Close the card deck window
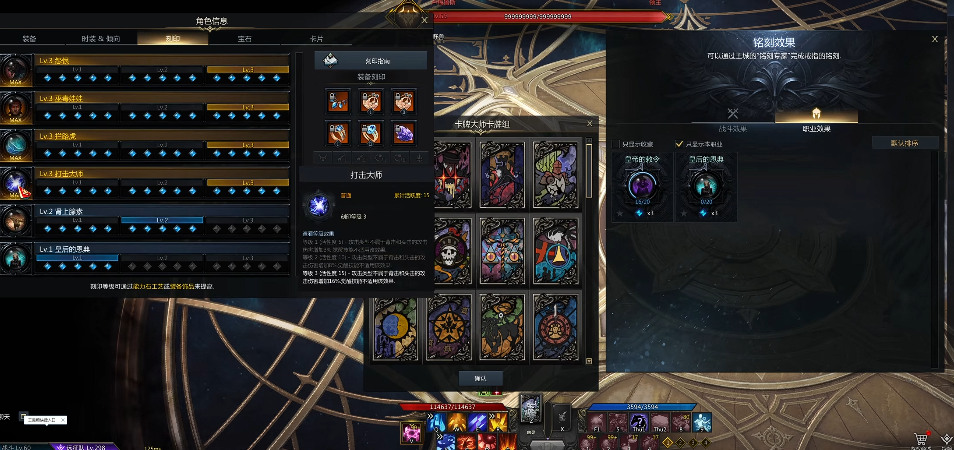The height and width of the screenshot is (450, 954). [591, 125]
